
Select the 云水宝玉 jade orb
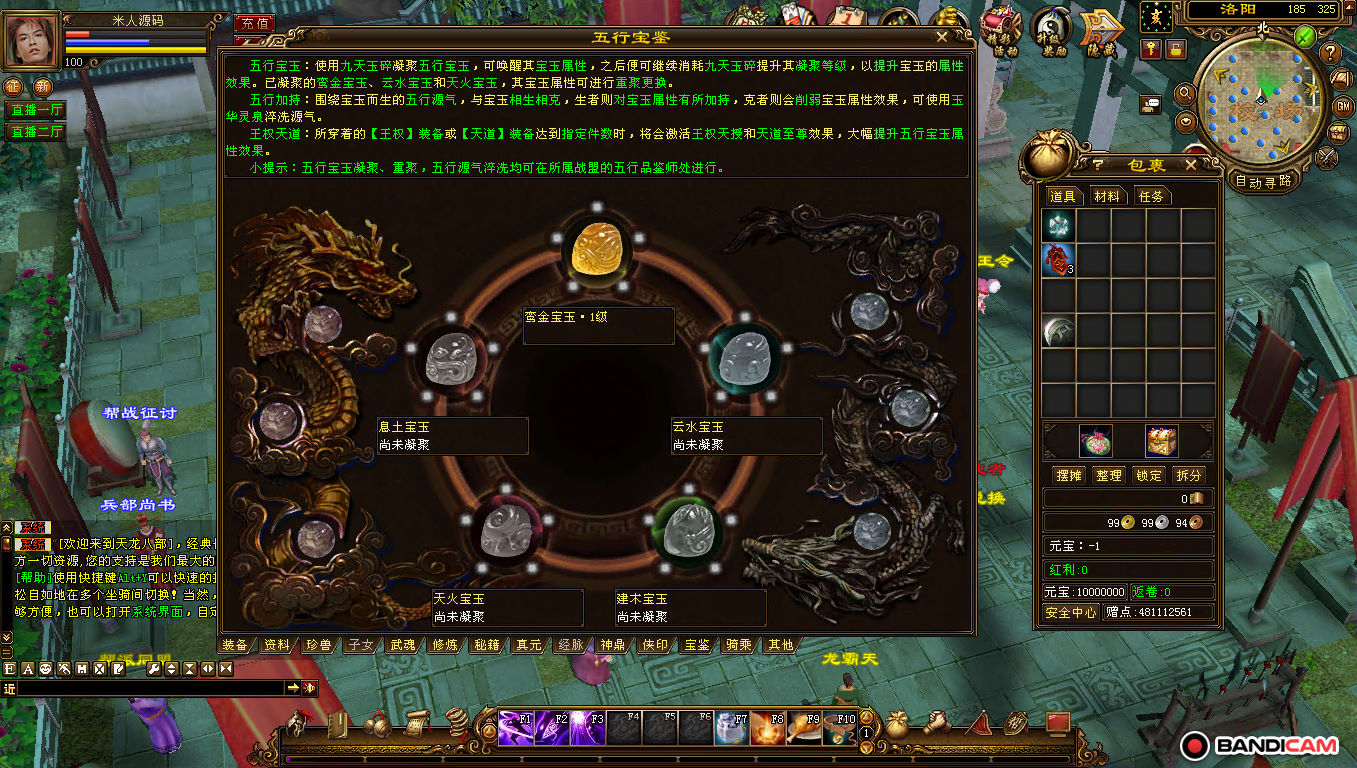744,357
